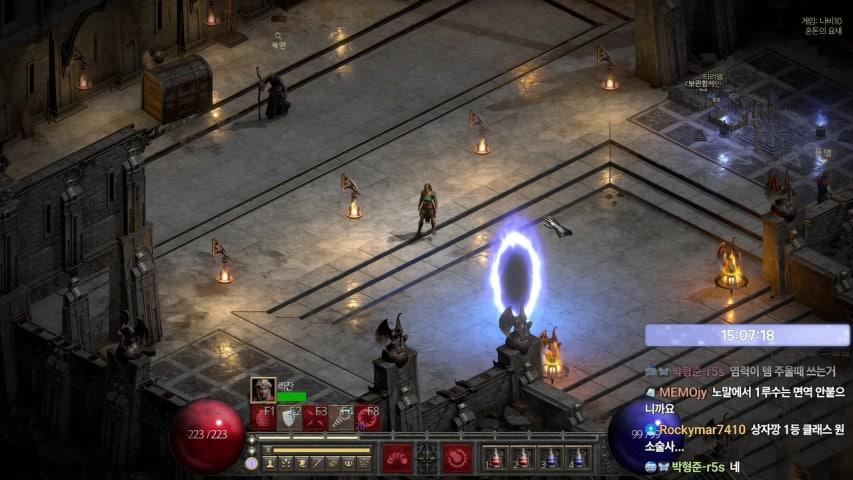Use the red potion in belt slot 1
The image size is (853, 480).
493,458
